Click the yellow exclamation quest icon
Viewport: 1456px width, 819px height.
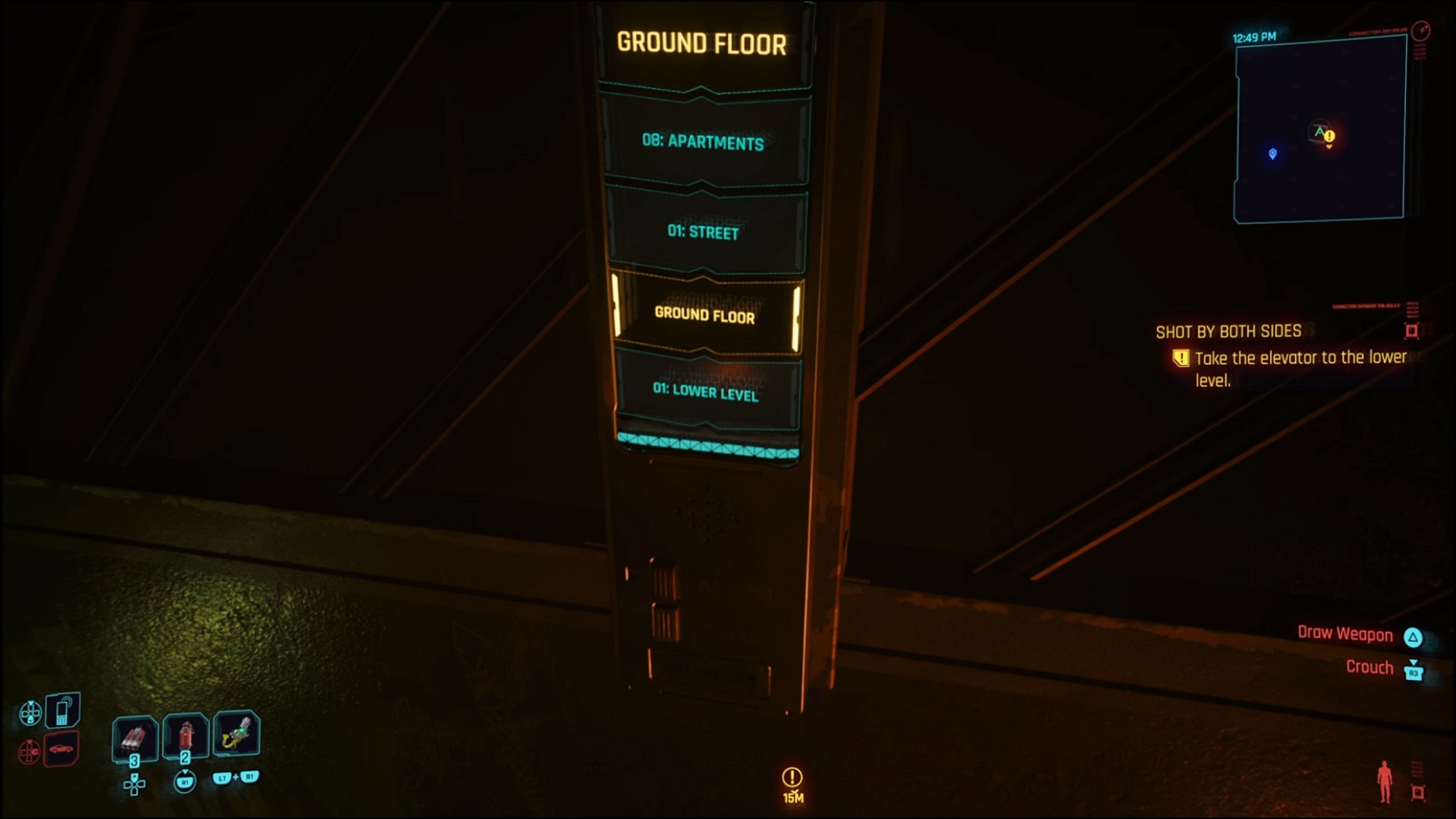coord(1181,358)
